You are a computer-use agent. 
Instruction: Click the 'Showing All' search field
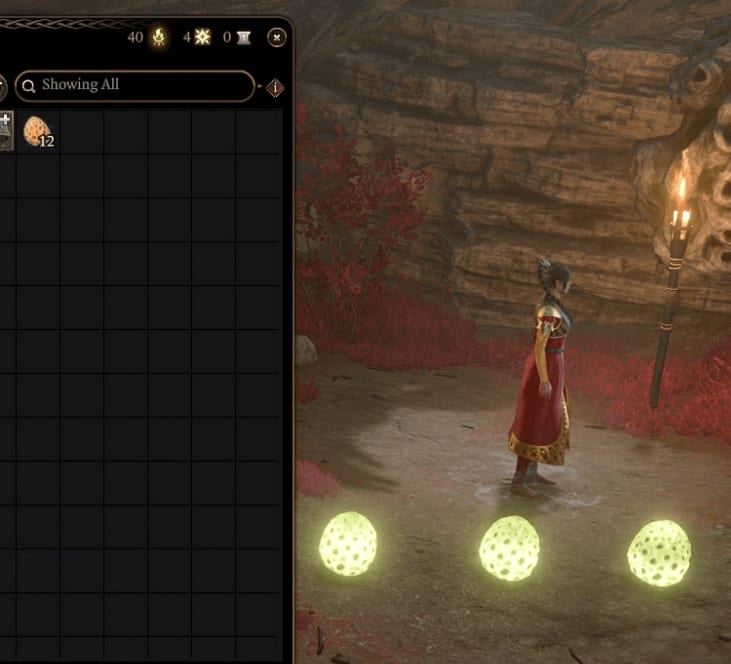pyautogui.click(x=134, y=86)
